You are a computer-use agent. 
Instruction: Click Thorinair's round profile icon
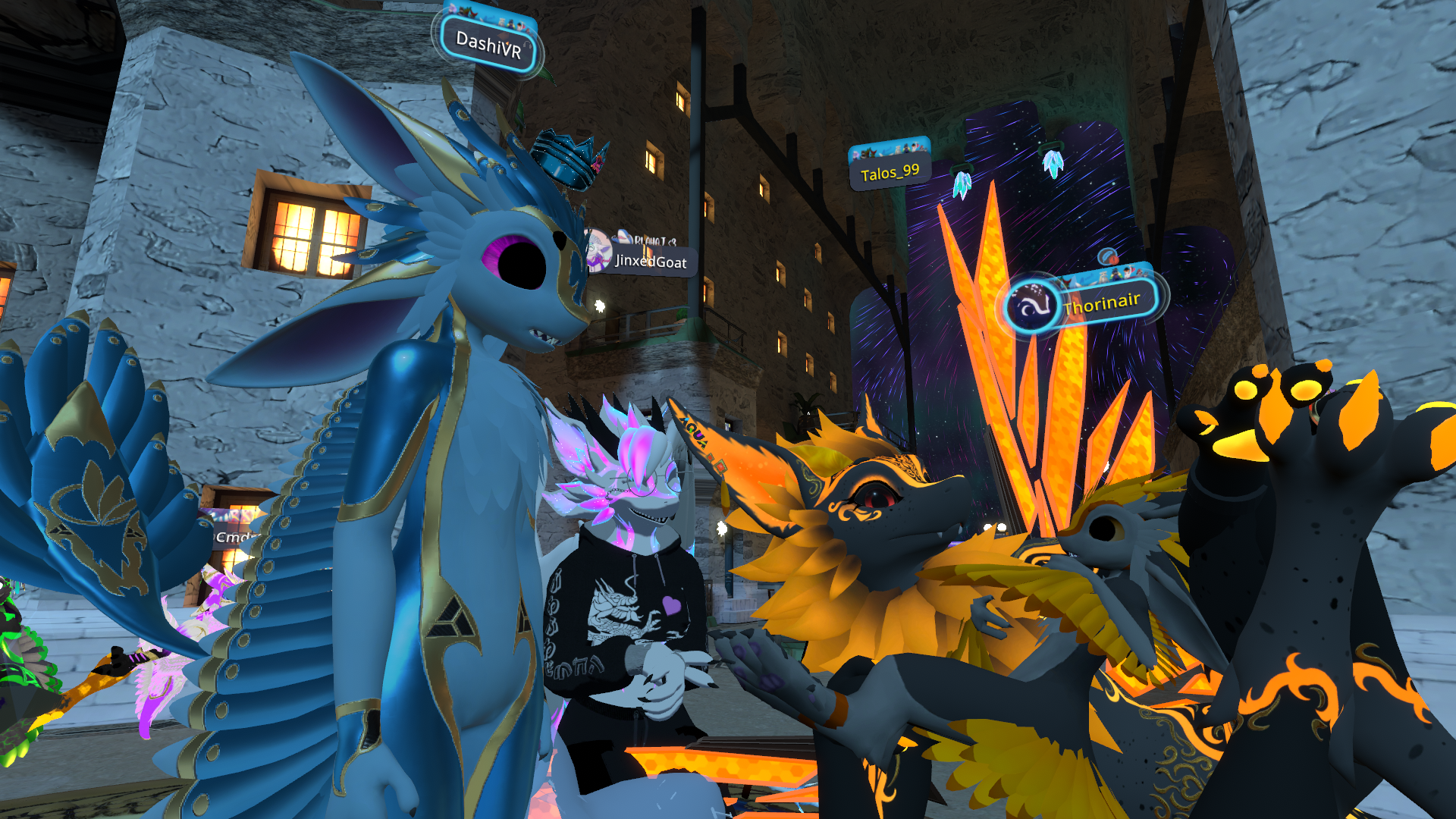click(x=1031, y=306)
